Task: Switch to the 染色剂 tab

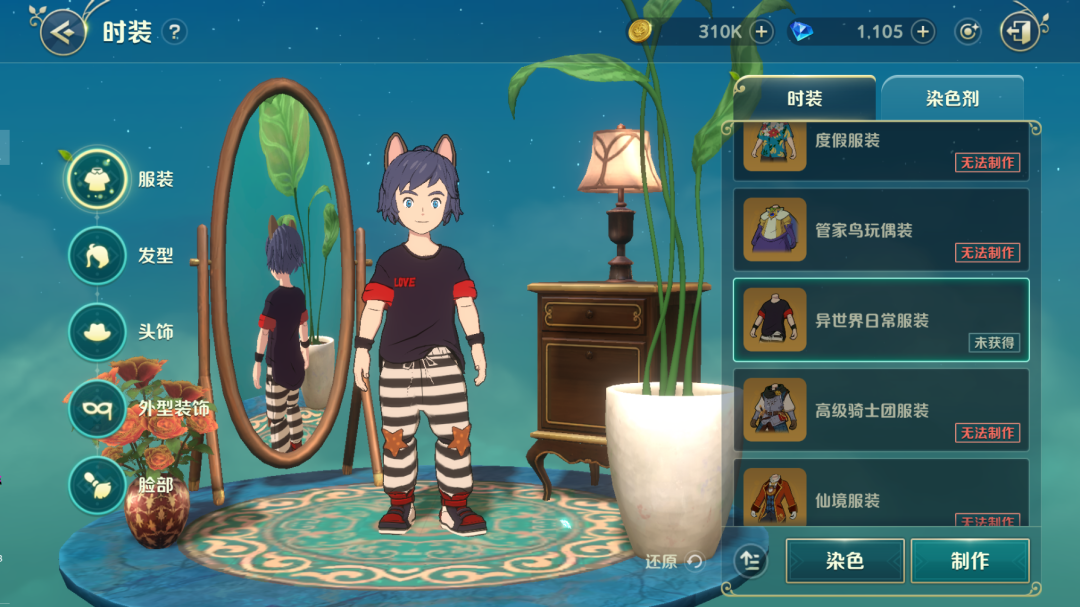Action: click(951, 99)
